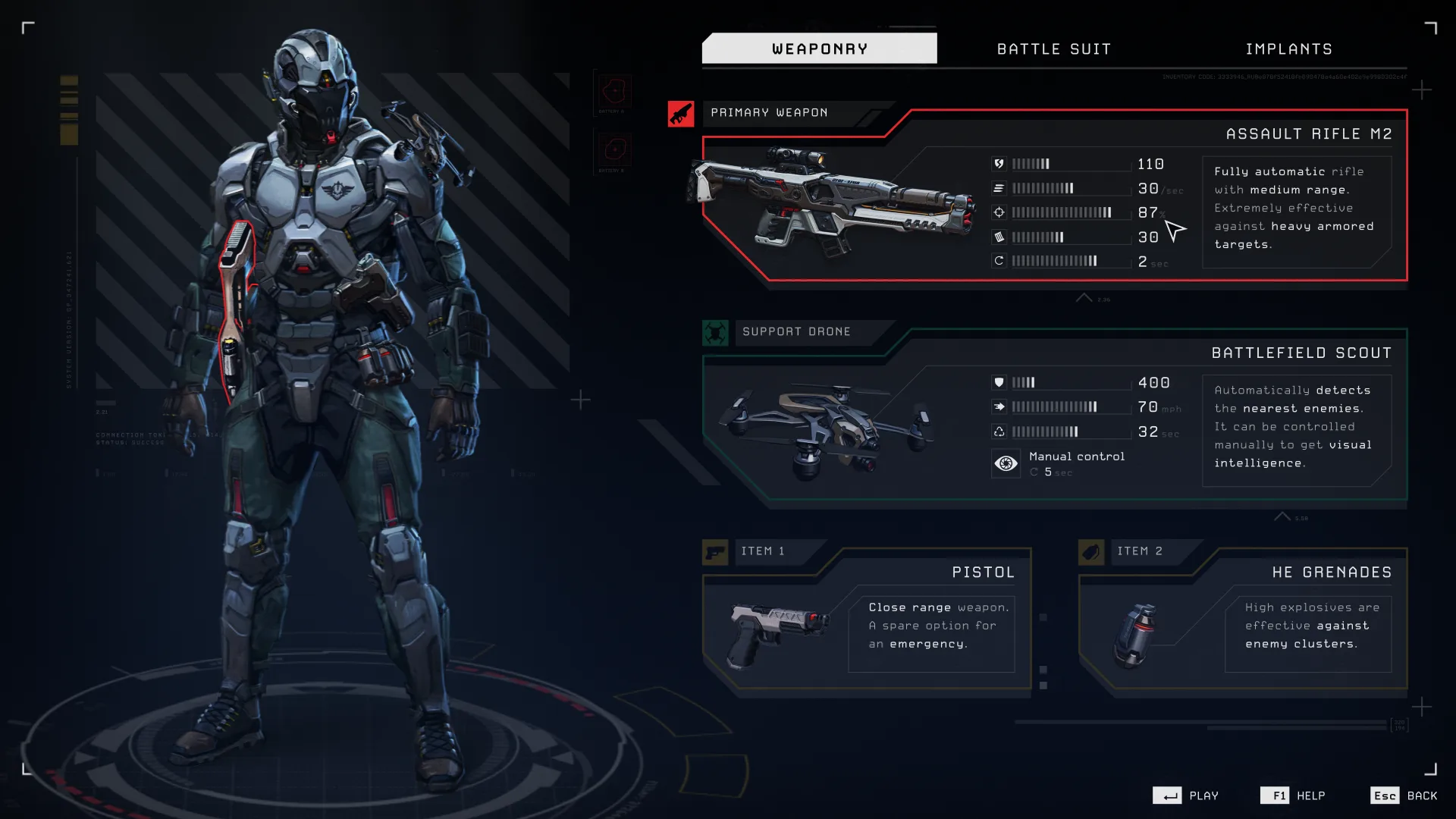This screenshot has width=1456, height=819.
Task: Click the Item 1 pistol category icon
Action: 714,552
